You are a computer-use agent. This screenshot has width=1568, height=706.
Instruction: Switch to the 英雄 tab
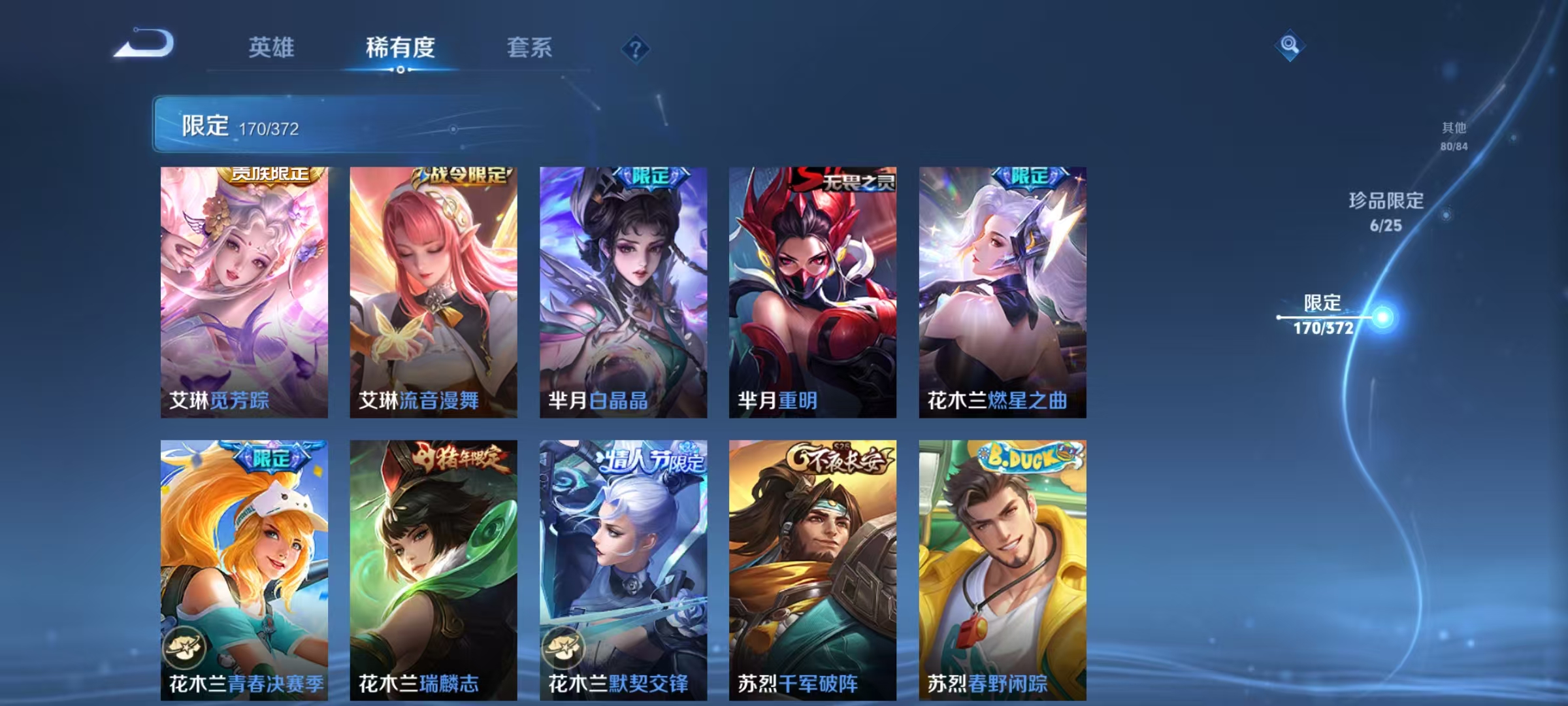click(272, 48)
